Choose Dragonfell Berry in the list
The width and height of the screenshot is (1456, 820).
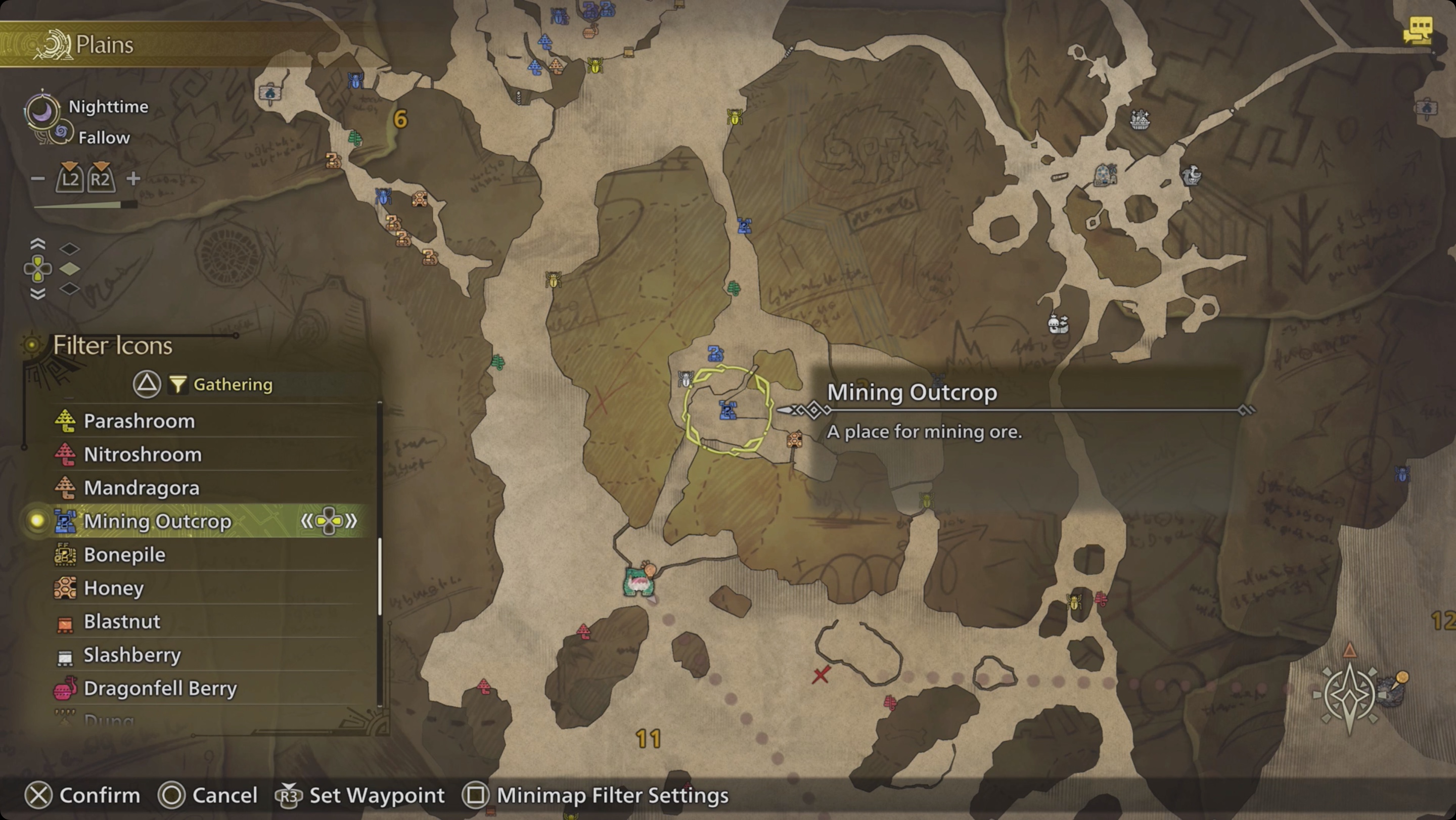pyautogui.click(x=160, y=689)
